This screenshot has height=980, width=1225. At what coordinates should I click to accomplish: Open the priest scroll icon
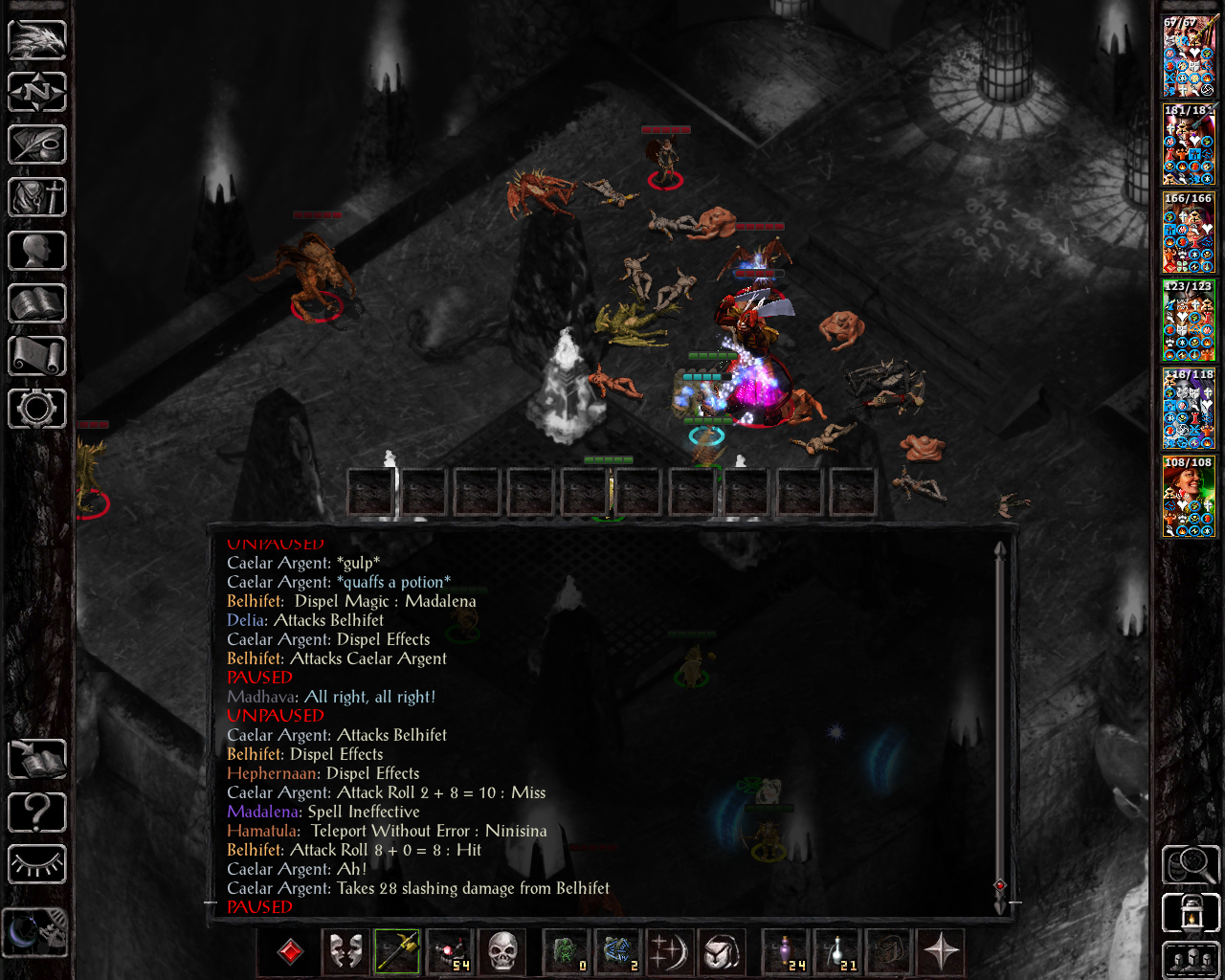coord(37,356)
